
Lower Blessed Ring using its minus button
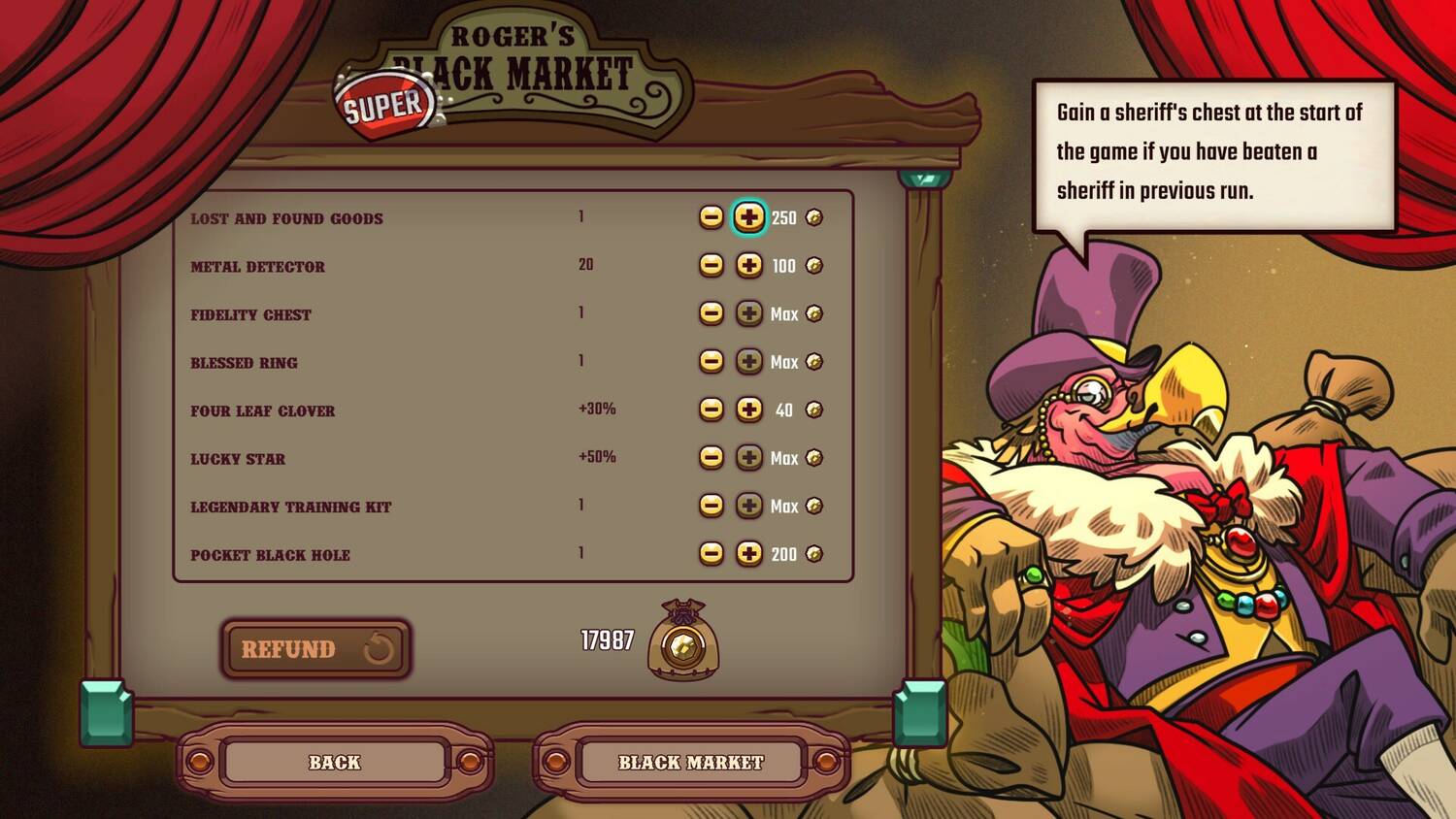[x=711, y=361]
